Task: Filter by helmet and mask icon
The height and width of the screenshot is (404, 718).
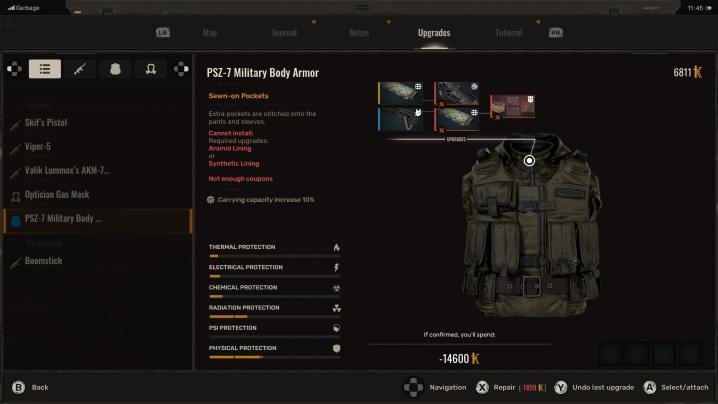Action: tap(149, 69)
